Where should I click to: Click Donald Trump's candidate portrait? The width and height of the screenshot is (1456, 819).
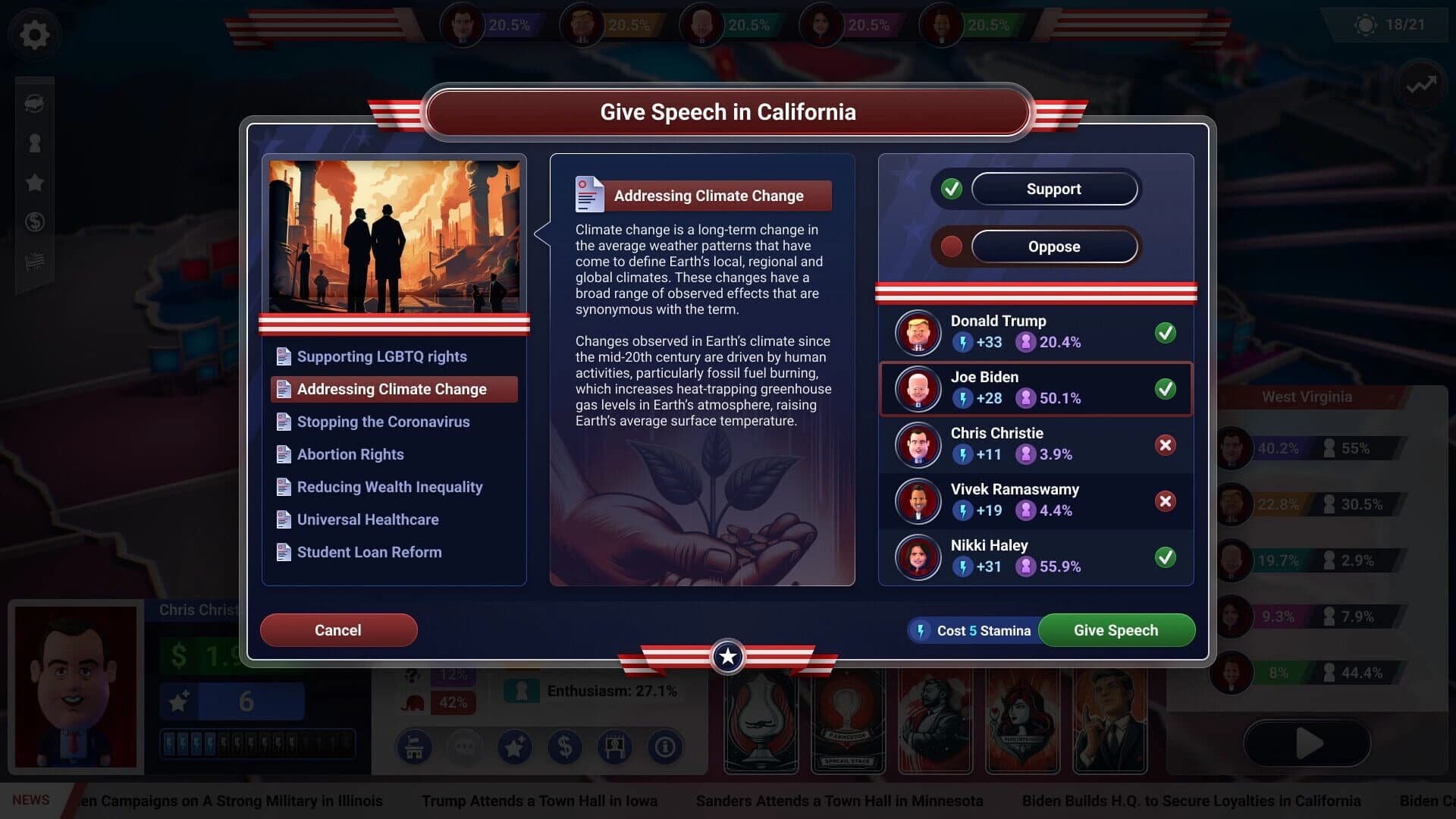pyautogui.click(x=918, y=333)
